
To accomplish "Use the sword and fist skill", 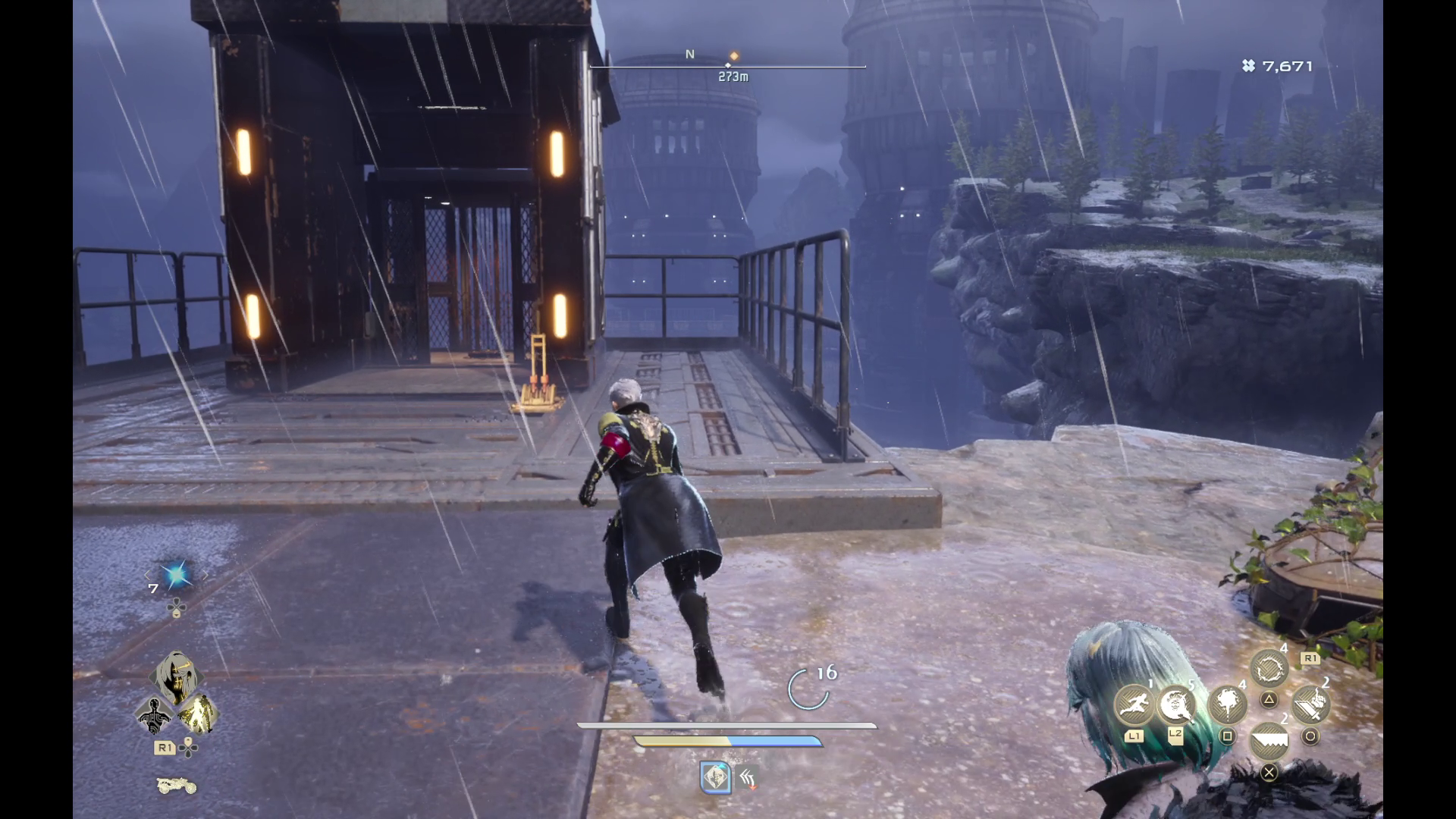I will pos(1310,705).
